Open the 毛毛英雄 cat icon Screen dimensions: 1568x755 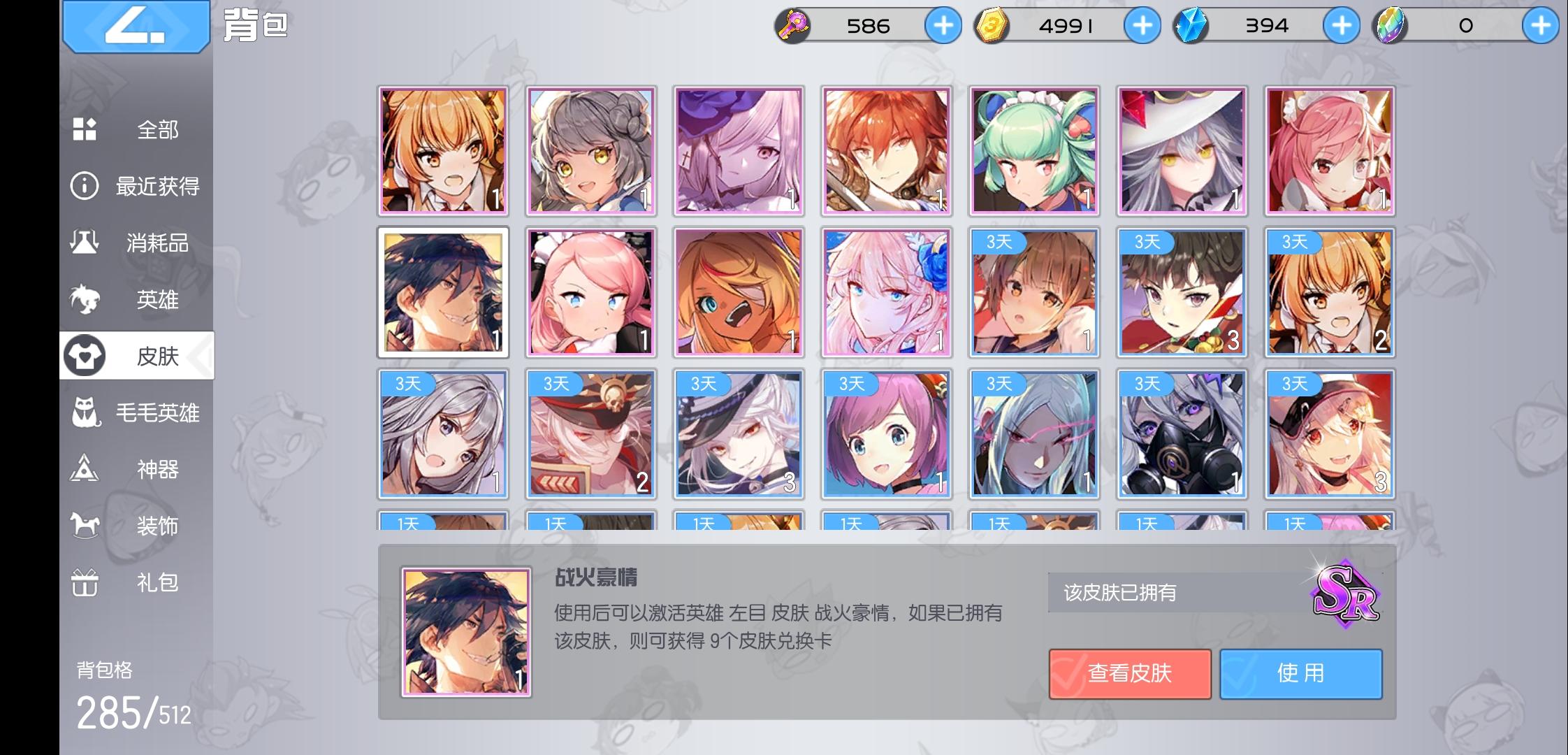pos(83,413)
